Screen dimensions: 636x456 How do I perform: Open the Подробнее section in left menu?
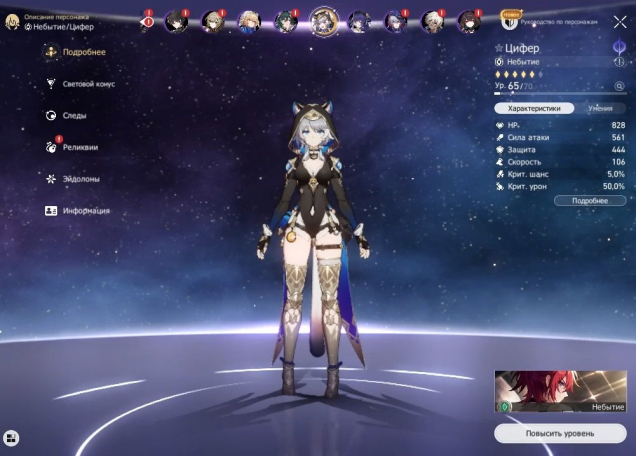click(84, 52)
